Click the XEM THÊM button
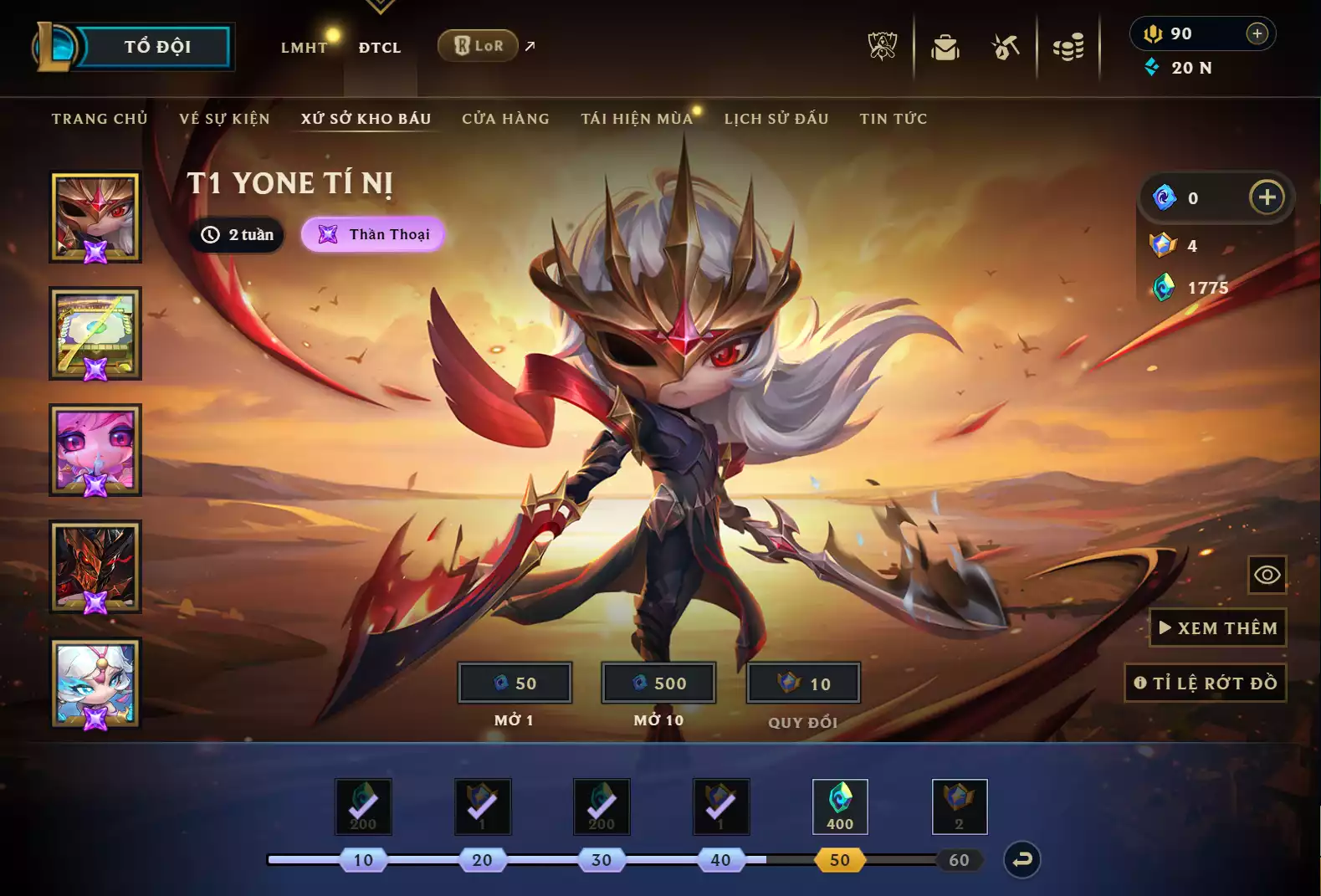 1217,627
